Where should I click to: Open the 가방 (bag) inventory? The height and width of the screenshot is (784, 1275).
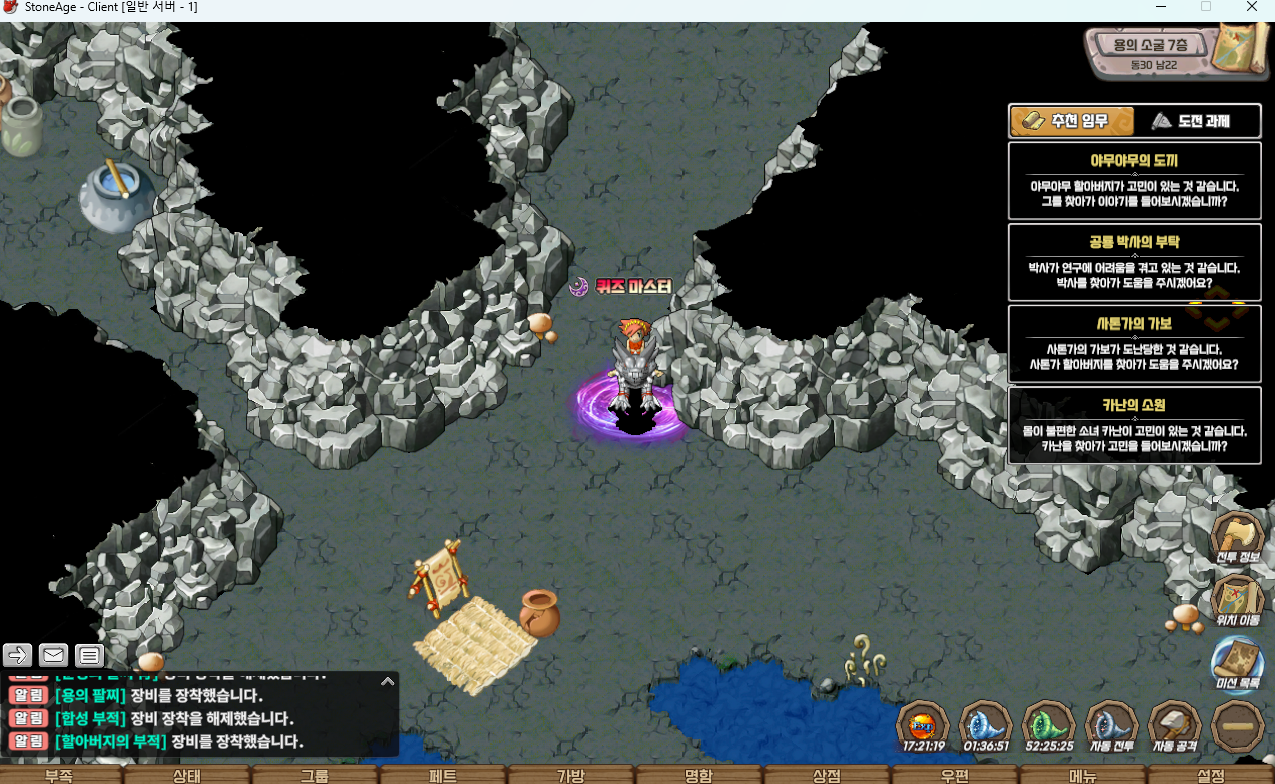pyautogui.click(x=571, y=776)
